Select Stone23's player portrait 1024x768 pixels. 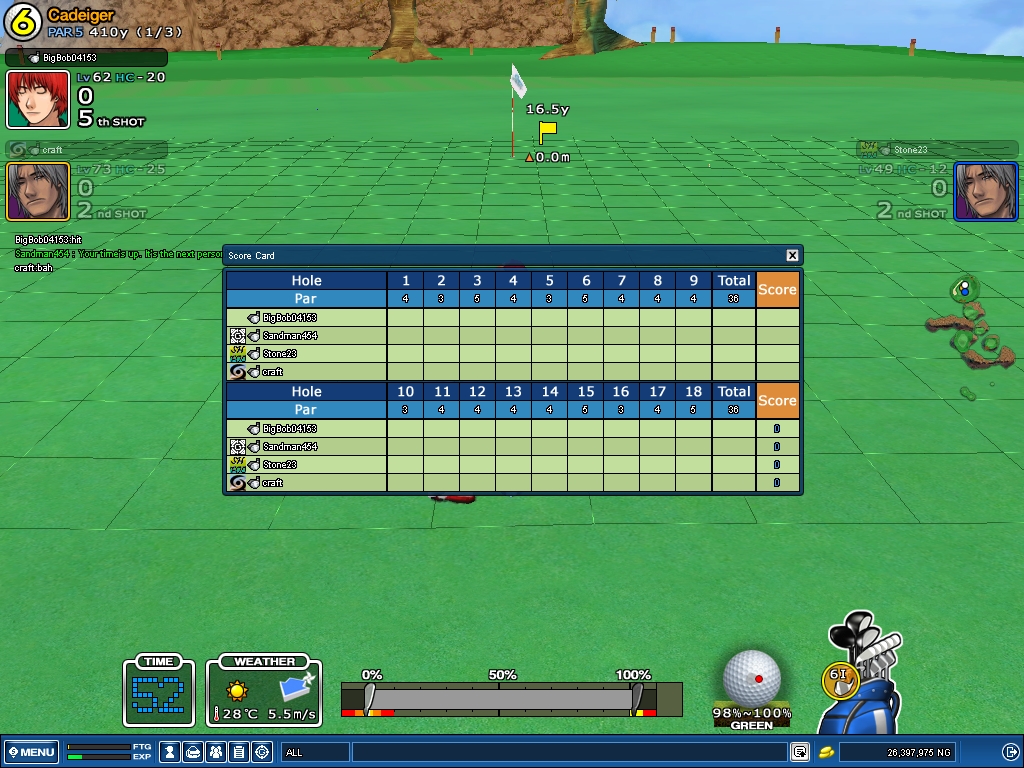[985, 191]
